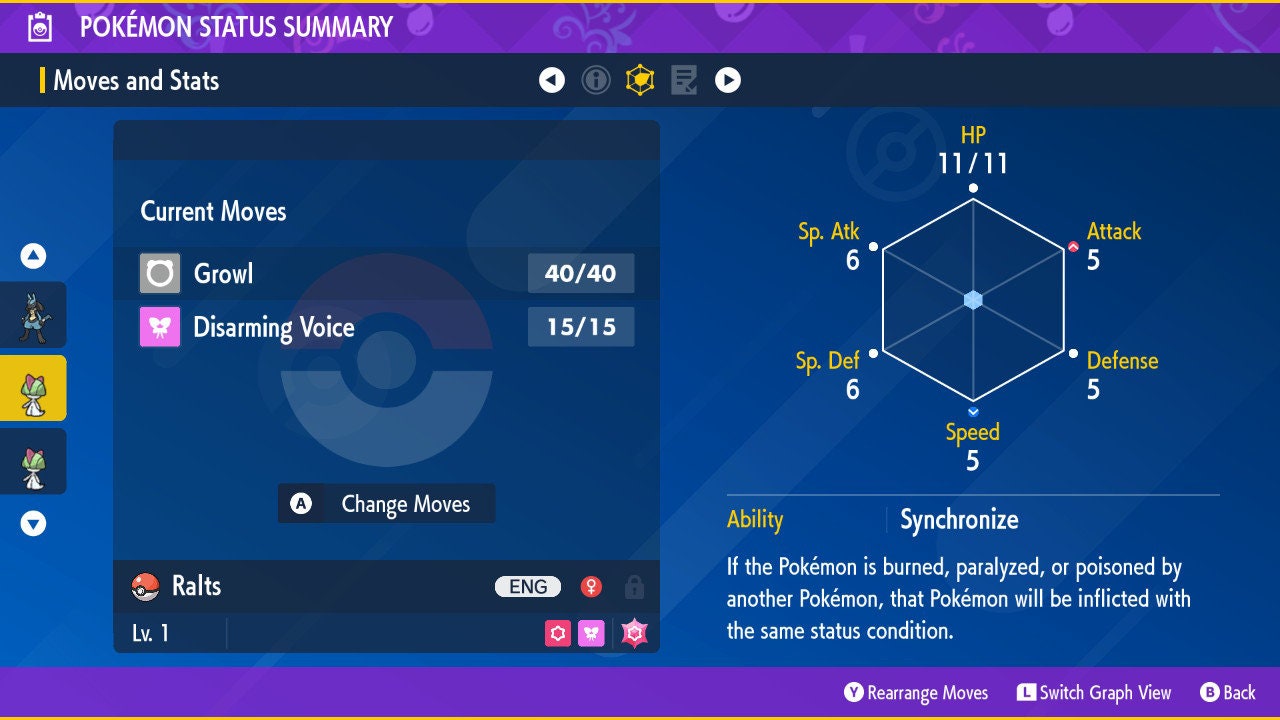Switch to the info page tab
This screenshot has height=720, width=1280.
coord(596,80)
